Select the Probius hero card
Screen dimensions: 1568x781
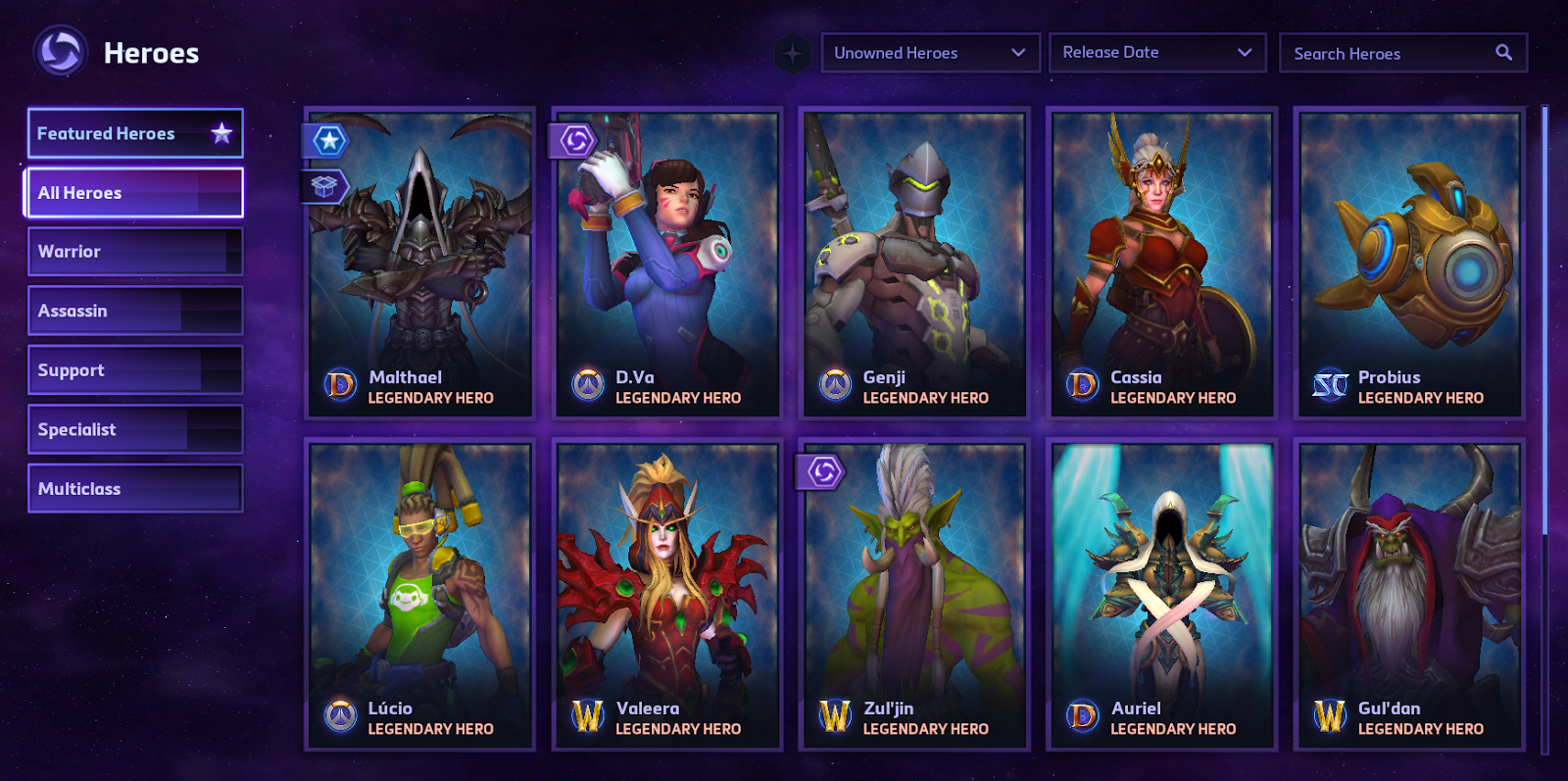[1409, 263]
